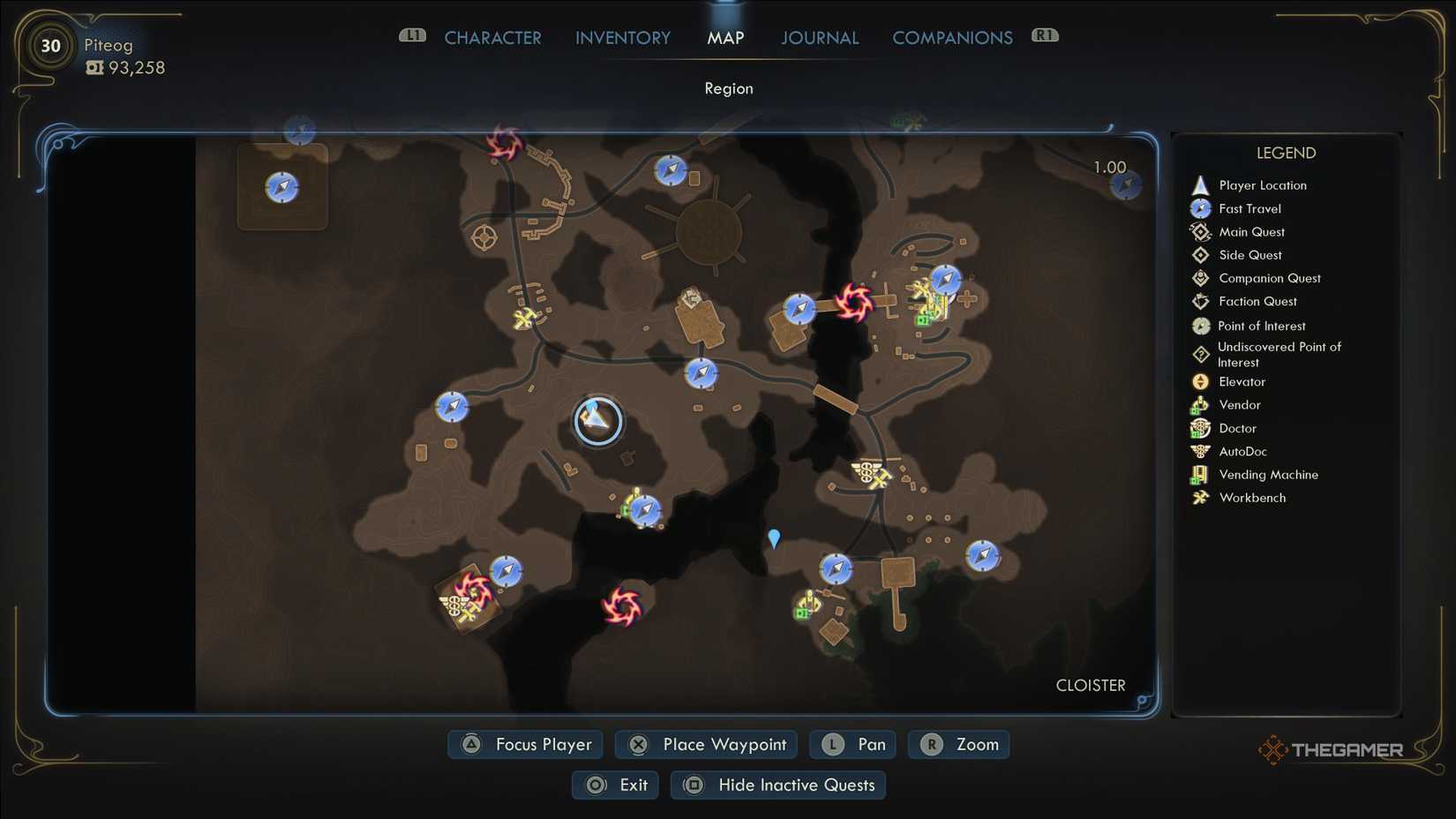
Task: Exit the map screen
Action: click(x=615, y=785)
